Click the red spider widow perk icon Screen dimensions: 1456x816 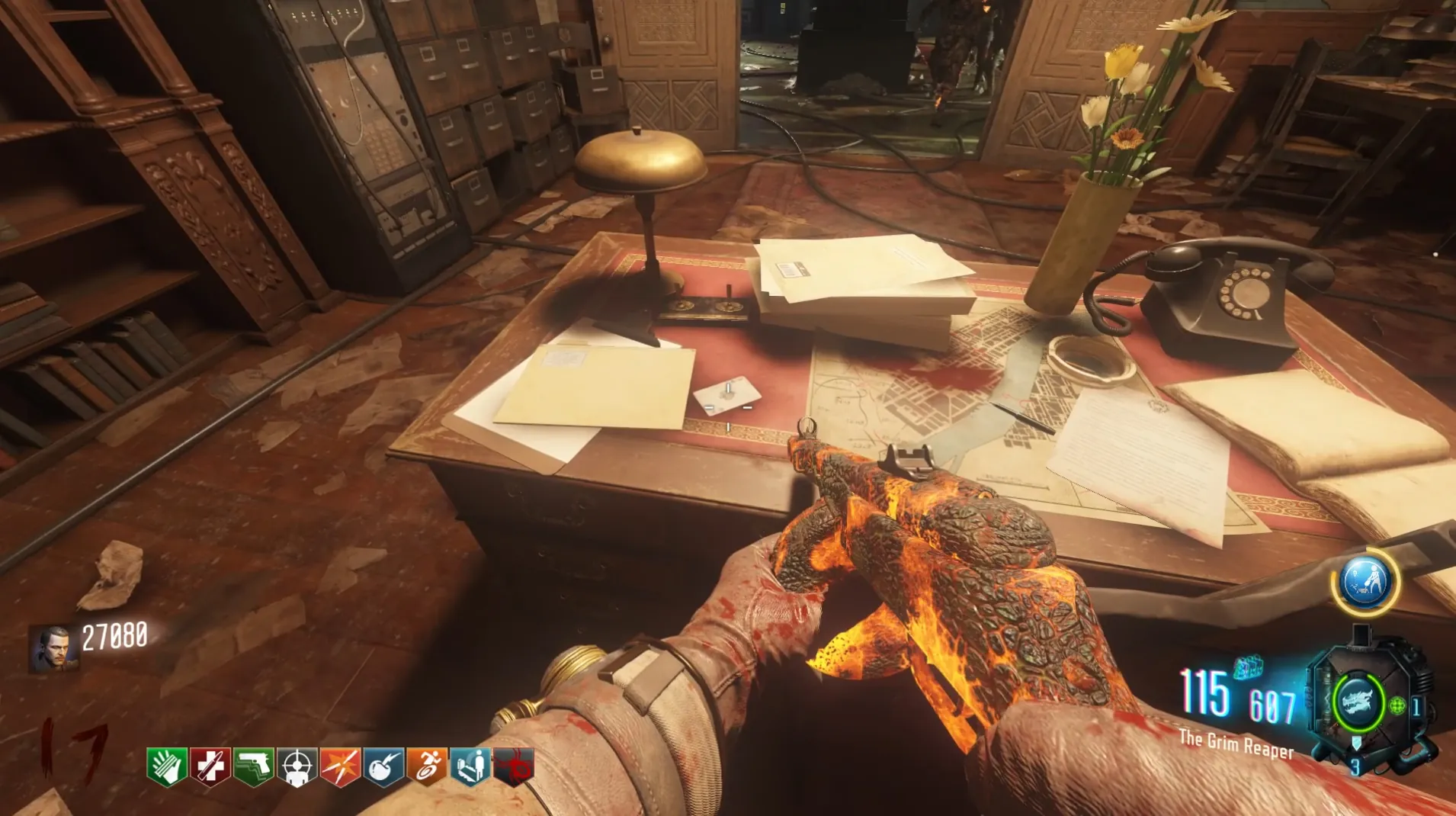pos(514,766)
